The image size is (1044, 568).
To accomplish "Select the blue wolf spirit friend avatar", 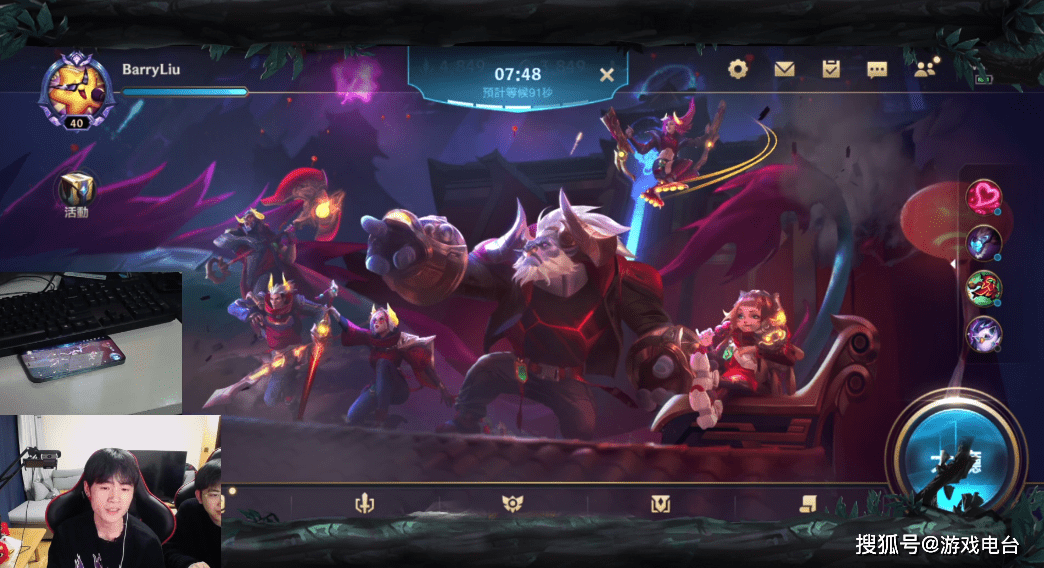I will pos(983,242).
